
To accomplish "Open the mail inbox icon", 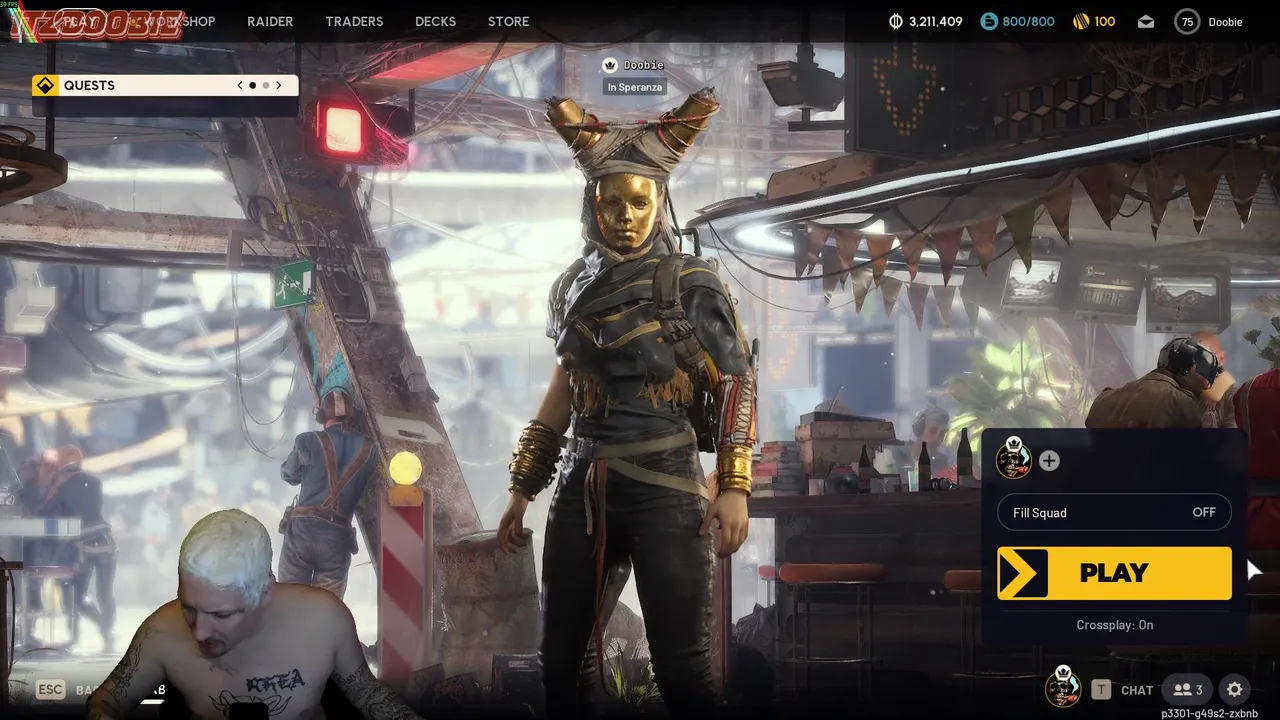I will coord(1146,22).
